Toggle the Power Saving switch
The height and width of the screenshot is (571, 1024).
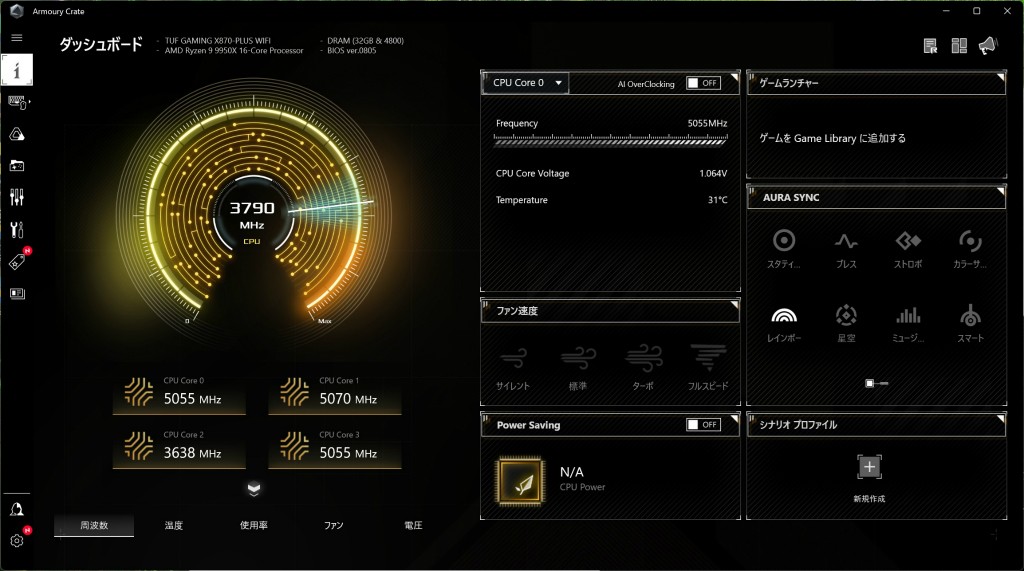[x=703, y=425]
